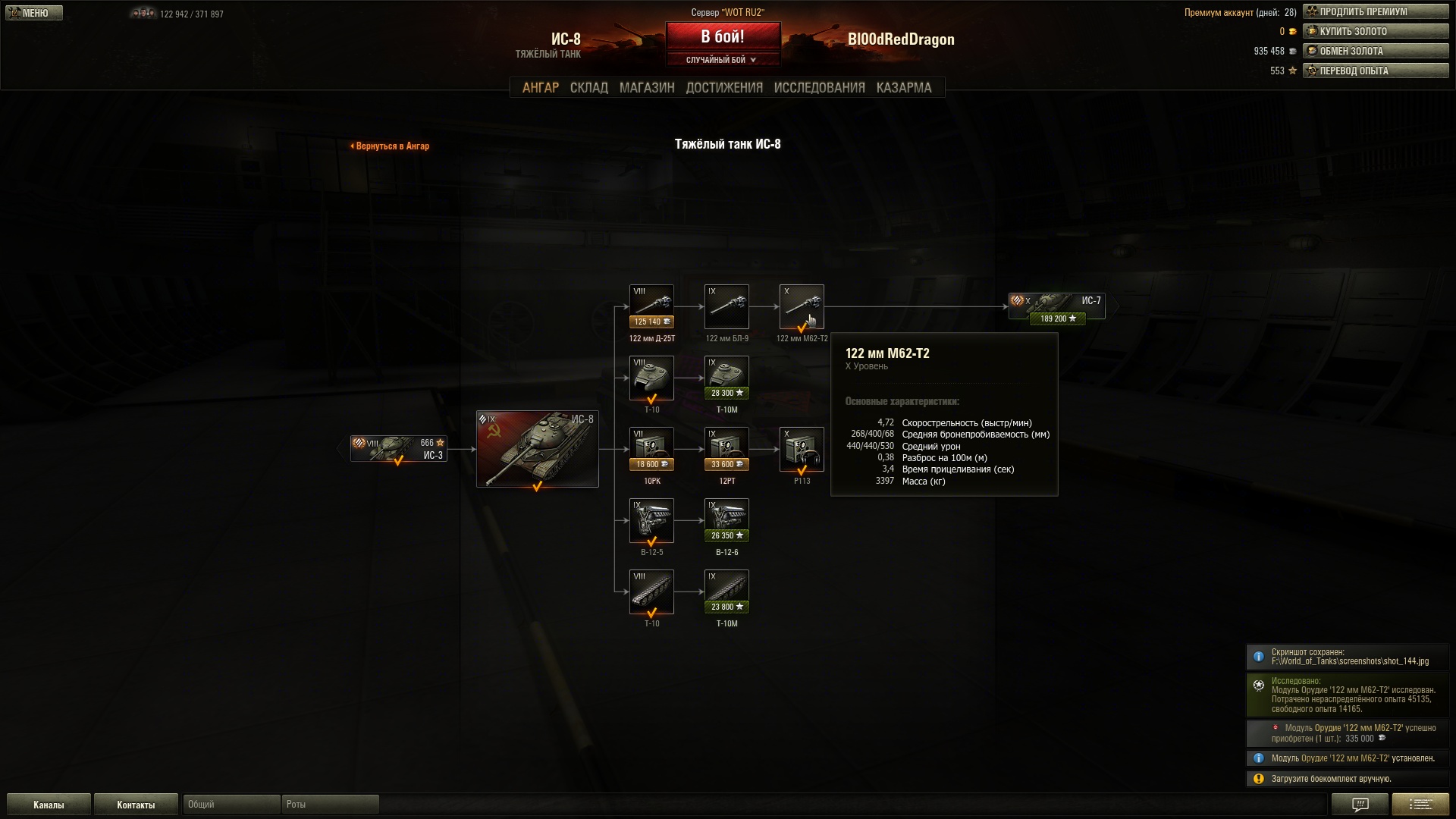Open Перевод опыта conversion
This screenshot has height=819, width=1456.
pyautogui.click(x=1375, y=71)
